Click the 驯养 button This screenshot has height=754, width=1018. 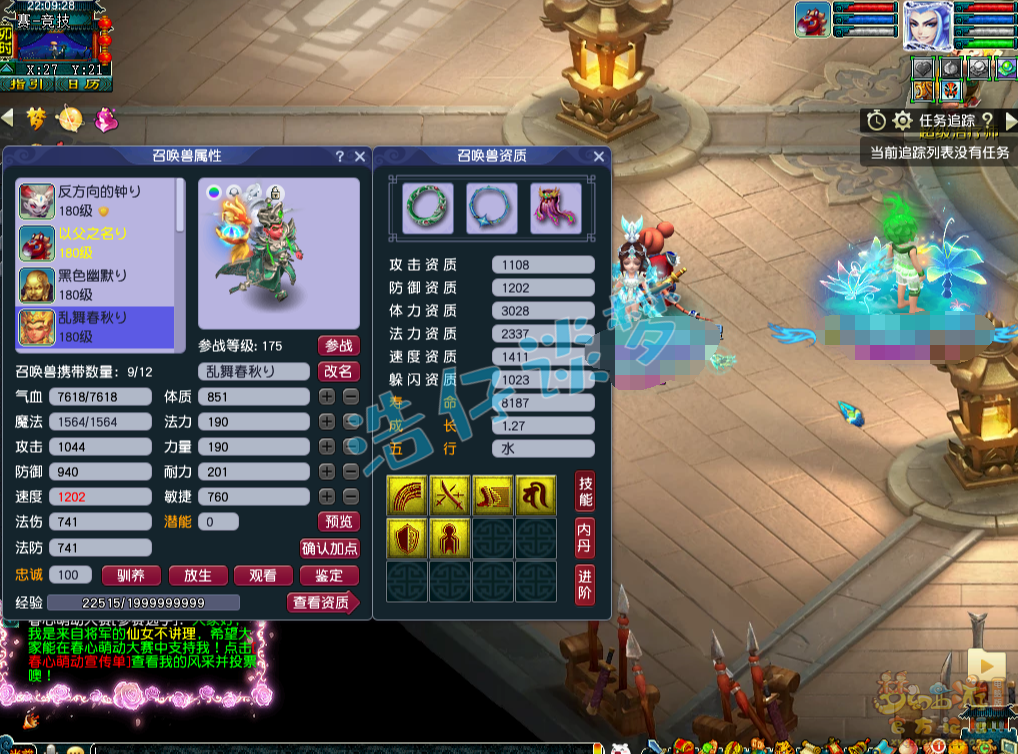tap(131, 575)
